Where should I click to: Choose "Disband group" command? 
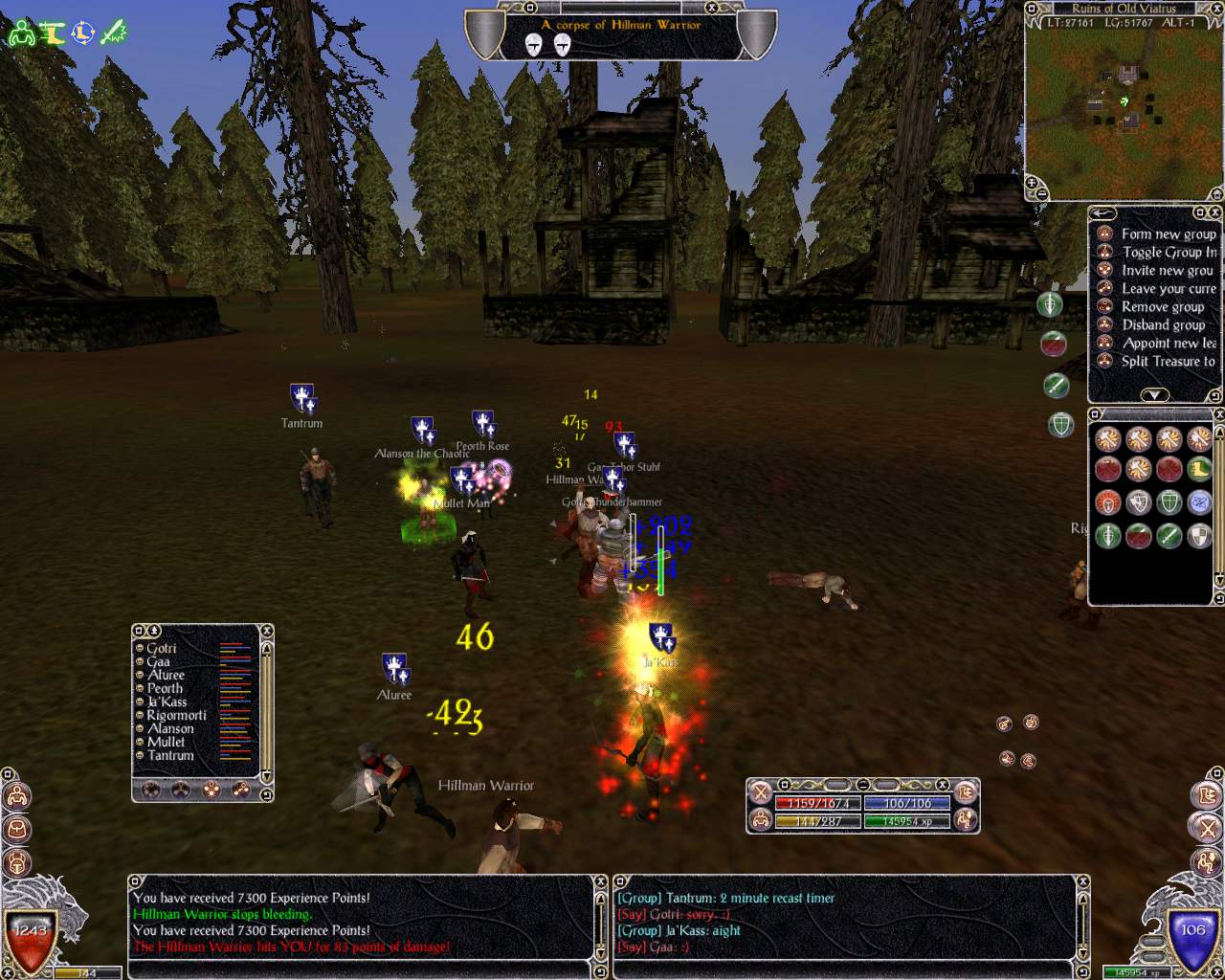click(1162, 324)
